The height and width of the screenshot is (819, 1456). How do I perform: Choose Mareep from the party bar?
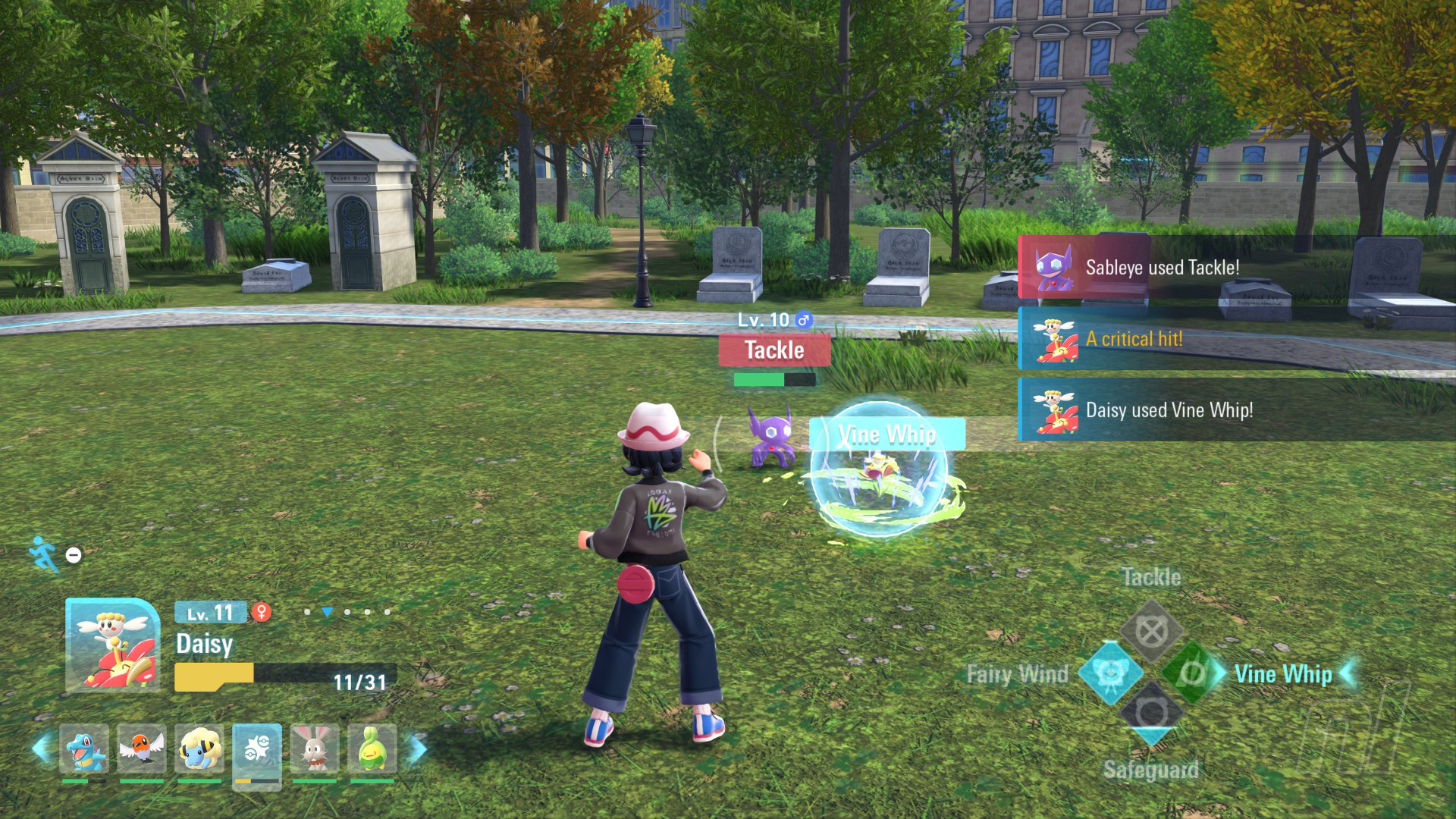tap(199, 749)
